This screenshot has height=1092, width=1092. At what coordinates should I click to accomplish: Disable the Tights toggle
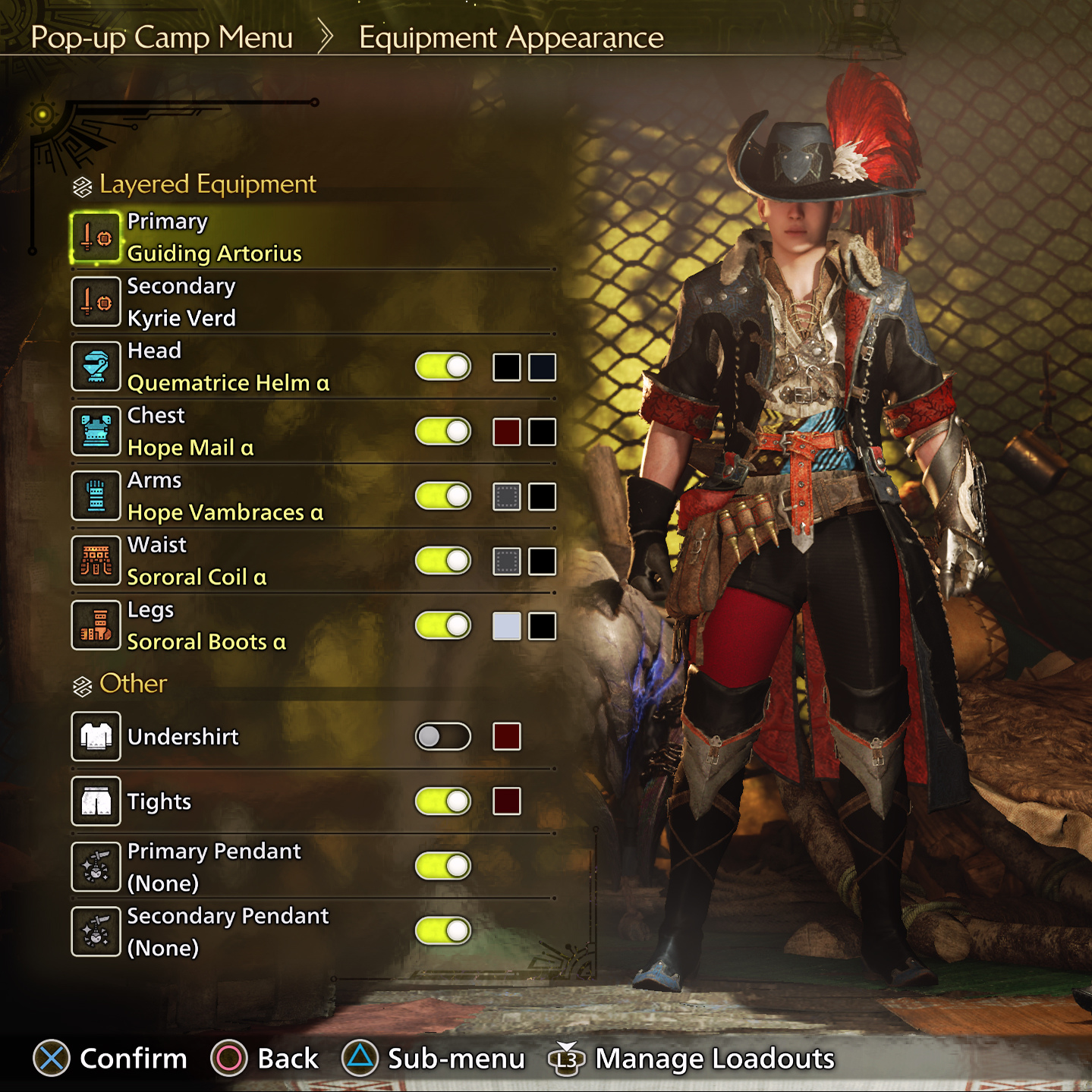pyautogui.click(x=443, y=801)
